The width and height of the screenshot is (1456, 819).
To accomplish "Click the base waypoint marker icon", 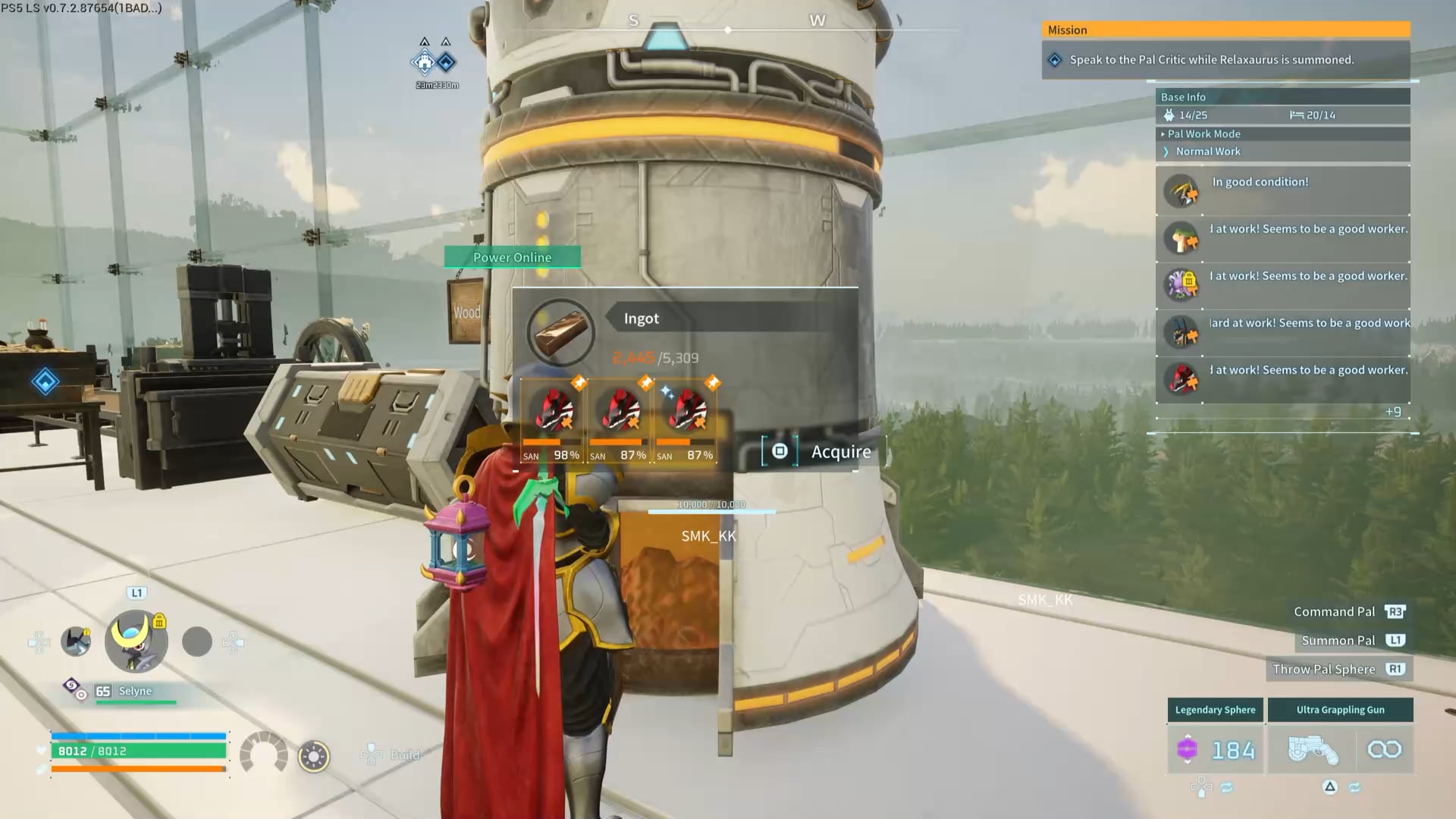I will (x=425, y=62).
